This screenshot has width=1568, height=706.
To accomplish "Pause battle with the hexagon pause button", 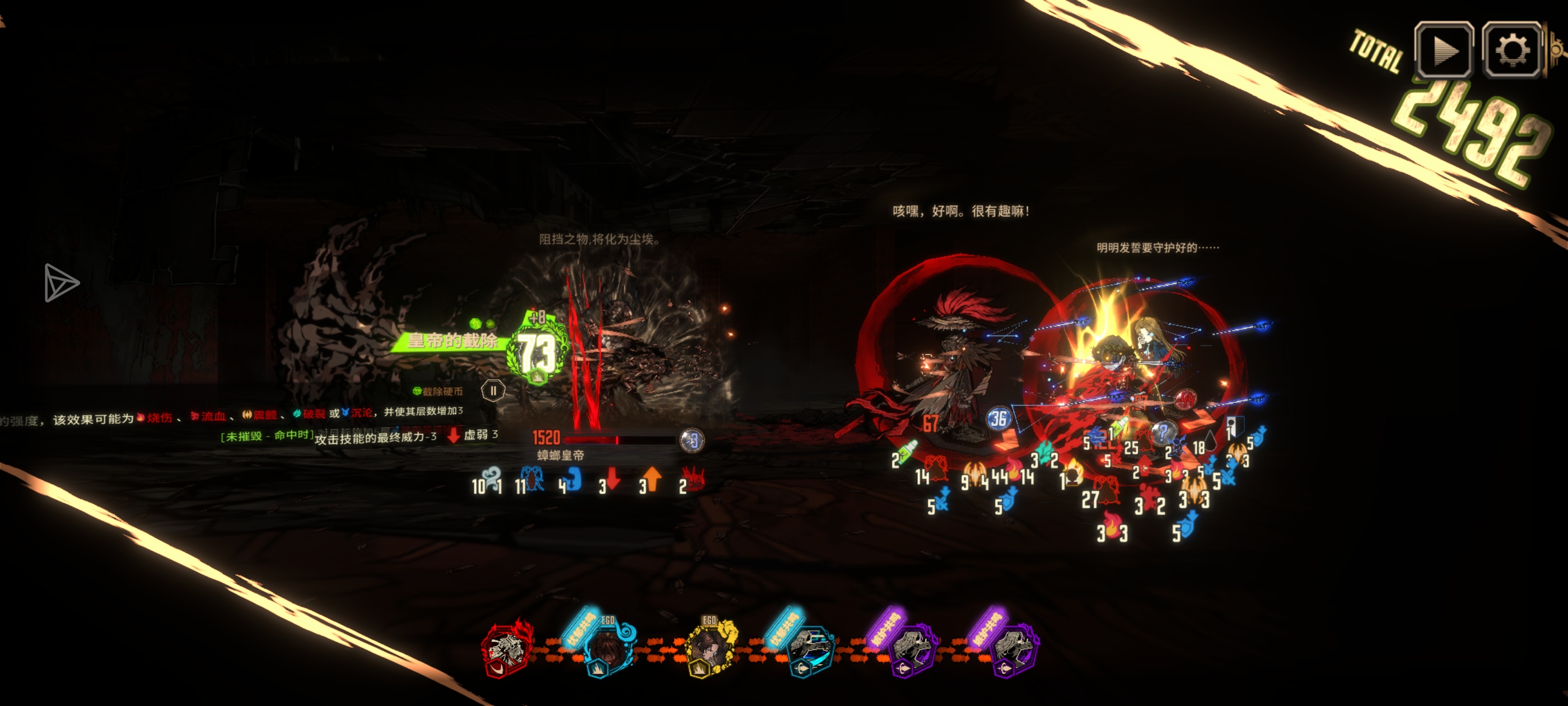I will pos(493,391).
